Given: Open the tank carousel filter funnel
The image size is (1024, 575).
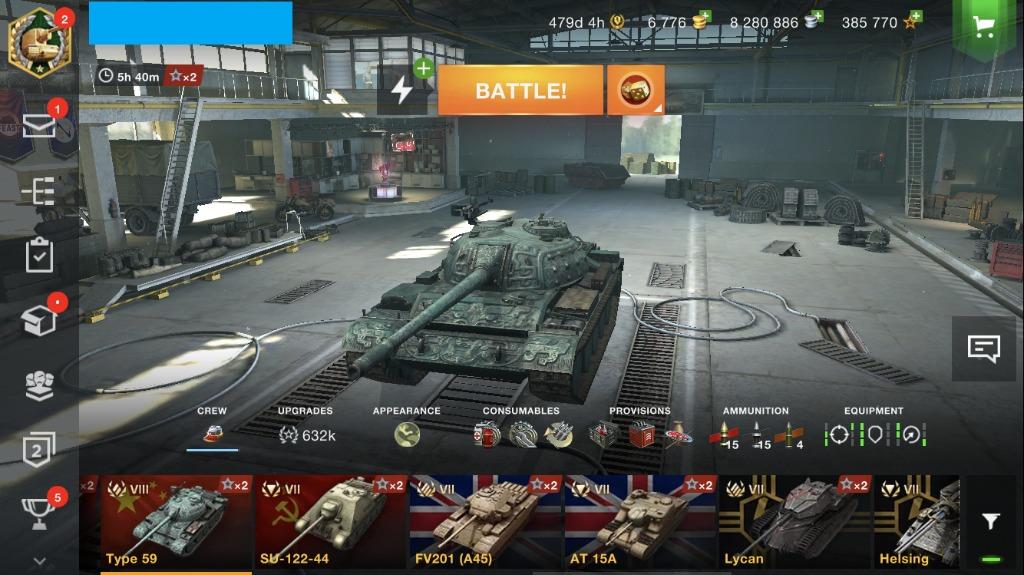Looking at the screenshot, I should (990, 521).
